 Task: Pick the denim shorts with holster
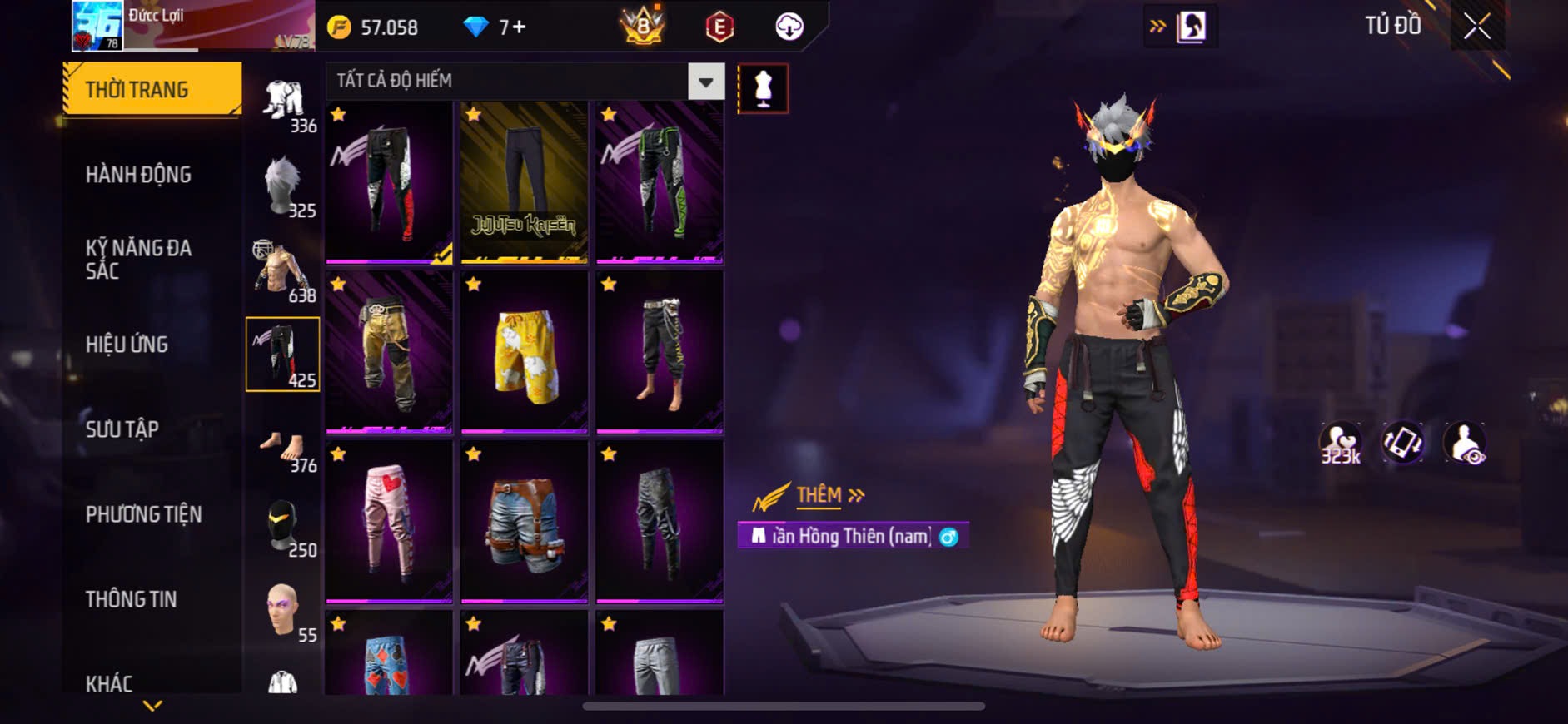(x=524, y=522)
